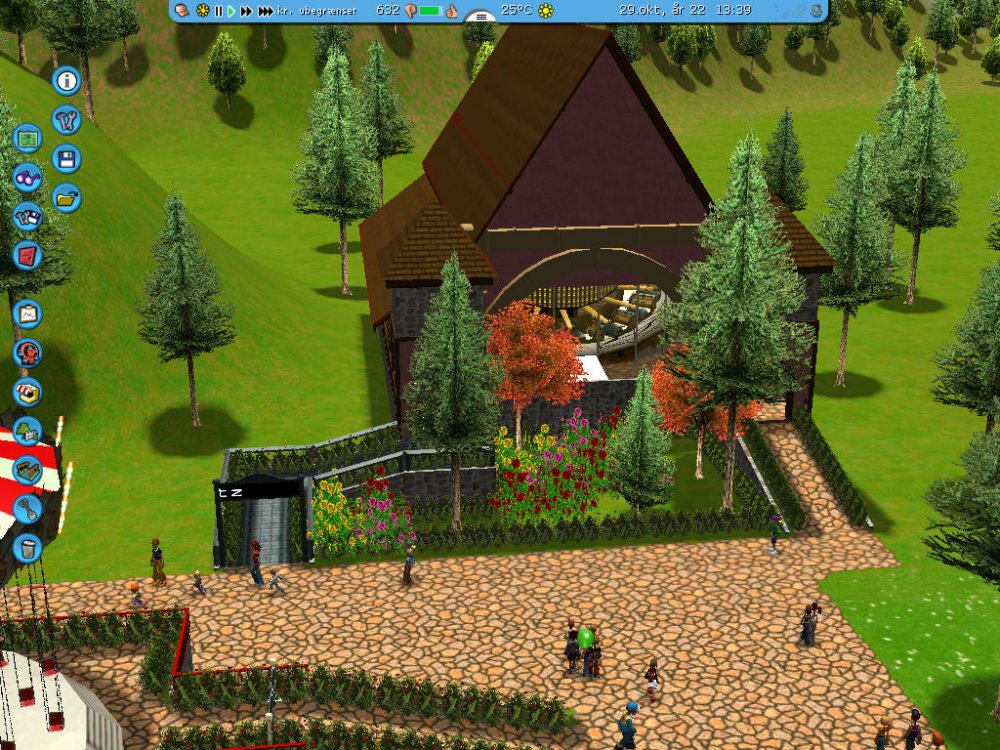Click the floppy disk save icon
Viewport: 1000px width, 750px height.
pyautogui.click(x=67, y=159)
